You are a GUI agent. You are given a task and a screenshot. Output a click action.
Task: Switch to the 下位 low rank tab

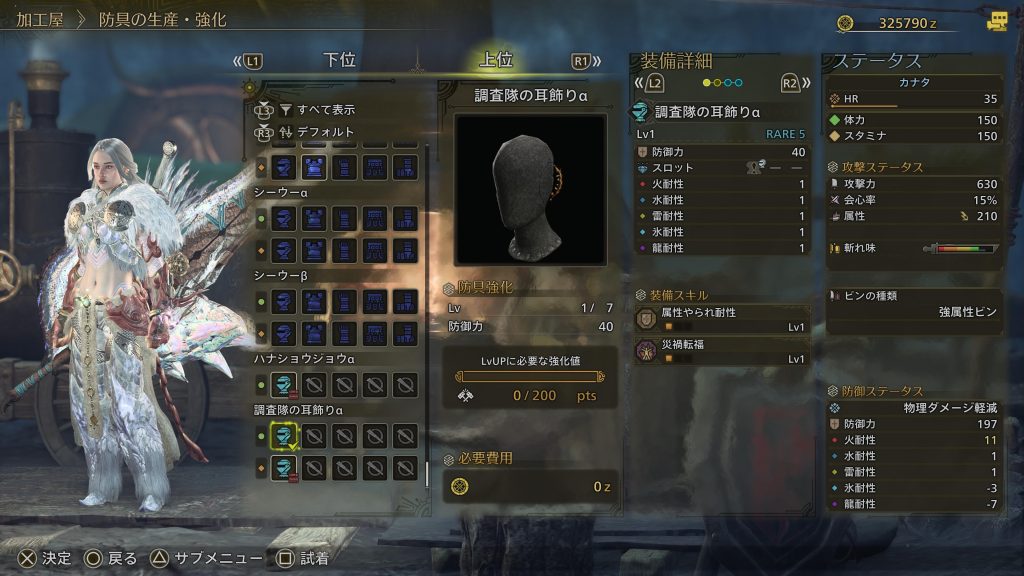tap(340, 60)
